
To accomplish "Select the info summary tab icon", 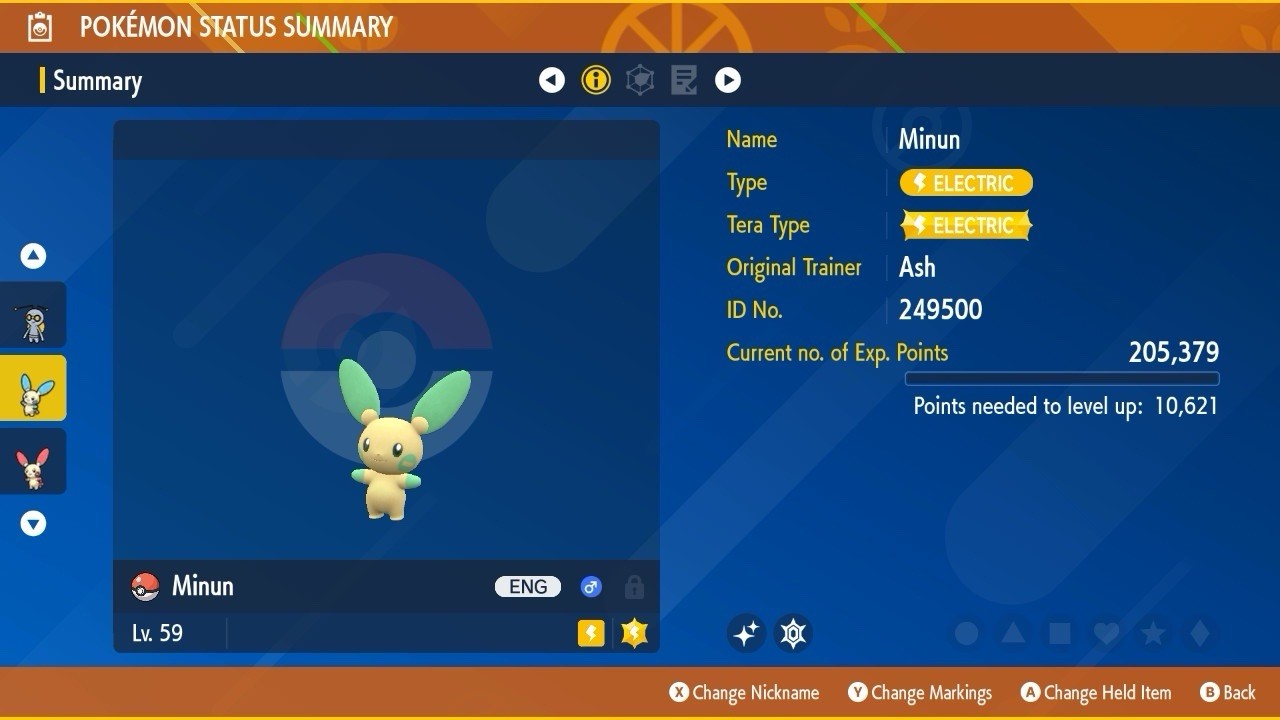I will (x=595, y=80).
